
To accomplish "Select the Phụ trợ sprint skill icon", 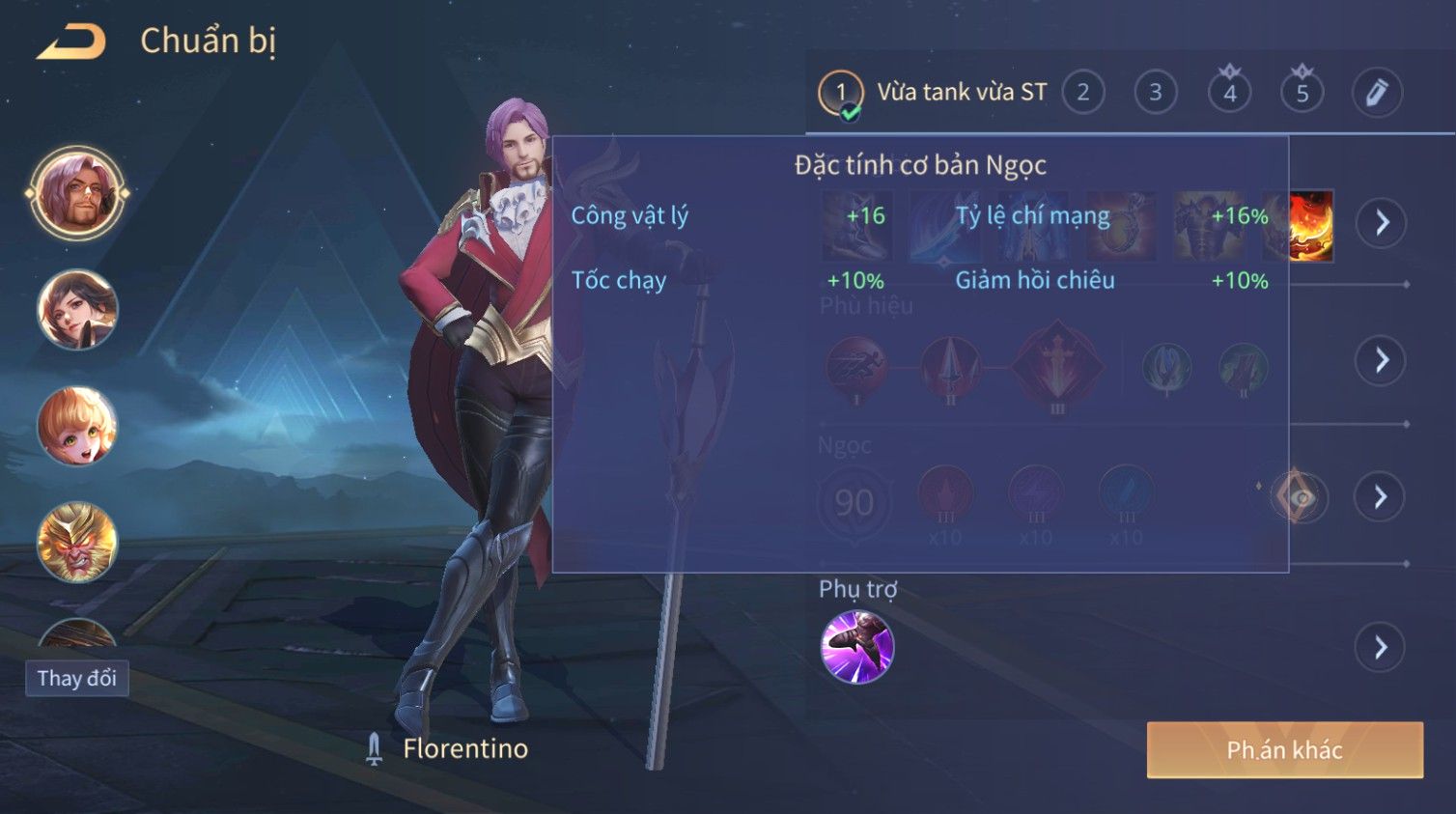I will 856,647.
